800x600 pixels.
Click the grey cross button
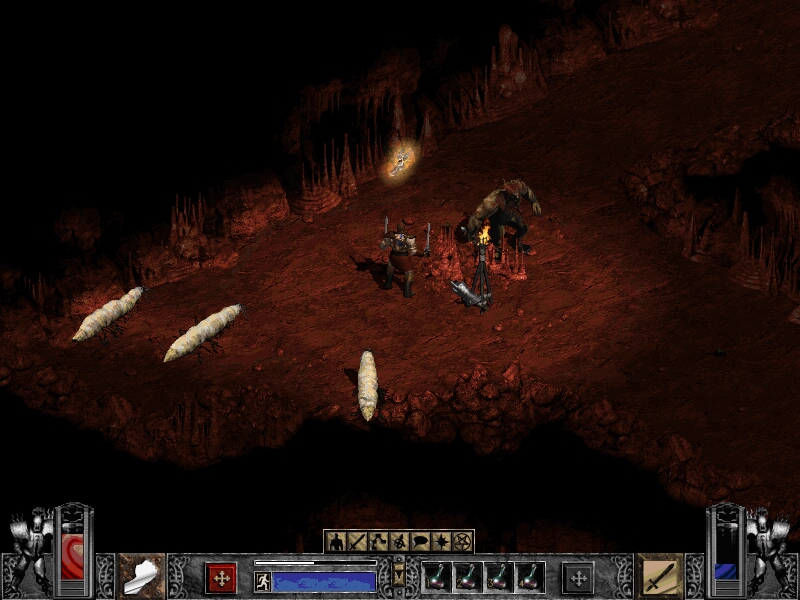click(577, 577)
